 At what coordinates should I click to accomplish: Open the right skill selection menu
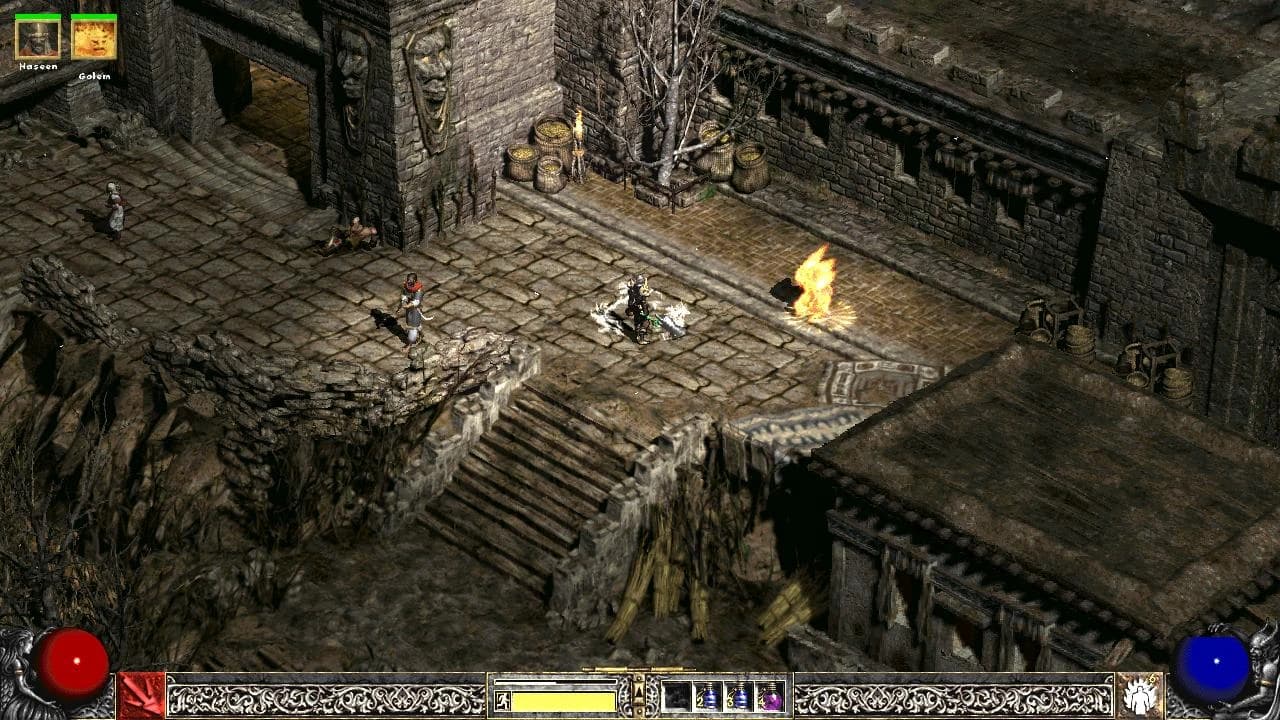click(x=1140, y=697)
